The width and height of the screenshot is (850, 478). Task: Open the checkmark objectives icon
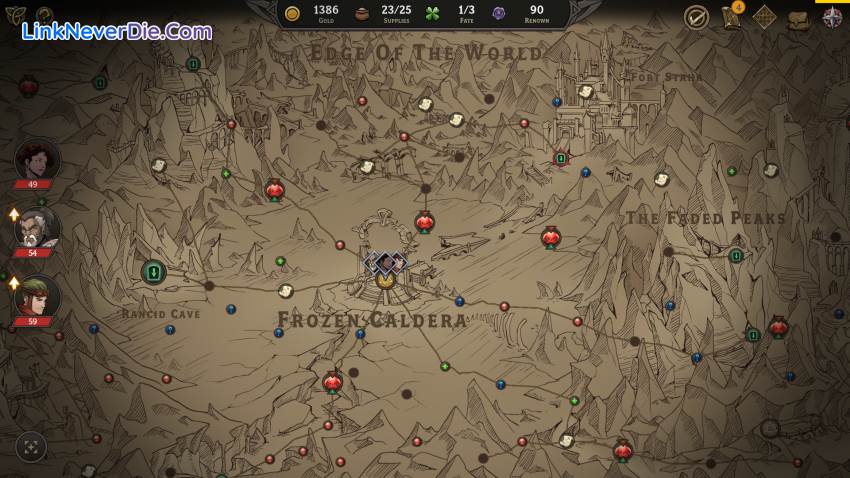coord(696,17)
